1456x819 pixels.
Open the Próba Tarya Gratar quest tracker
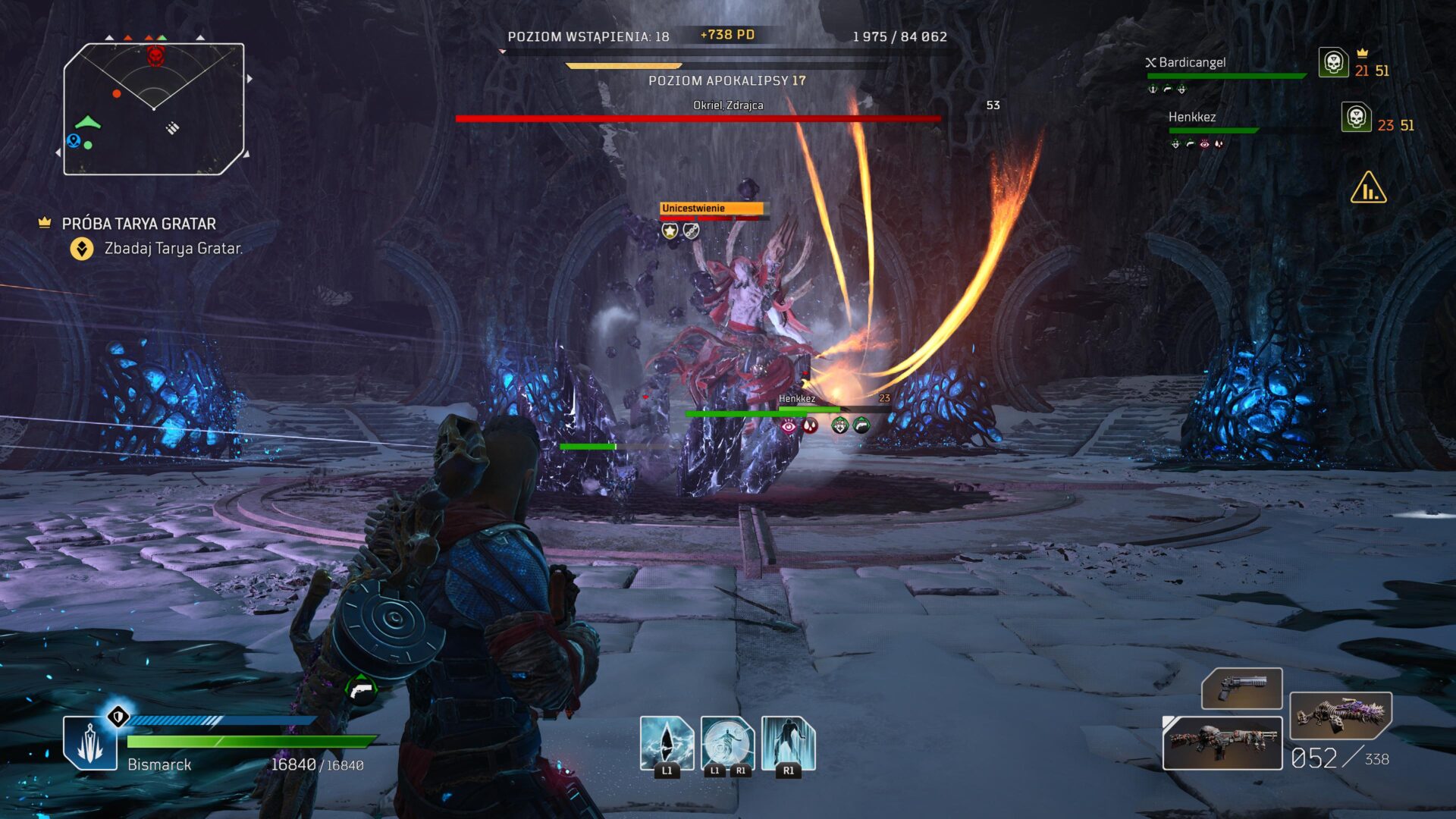[139, 224]
